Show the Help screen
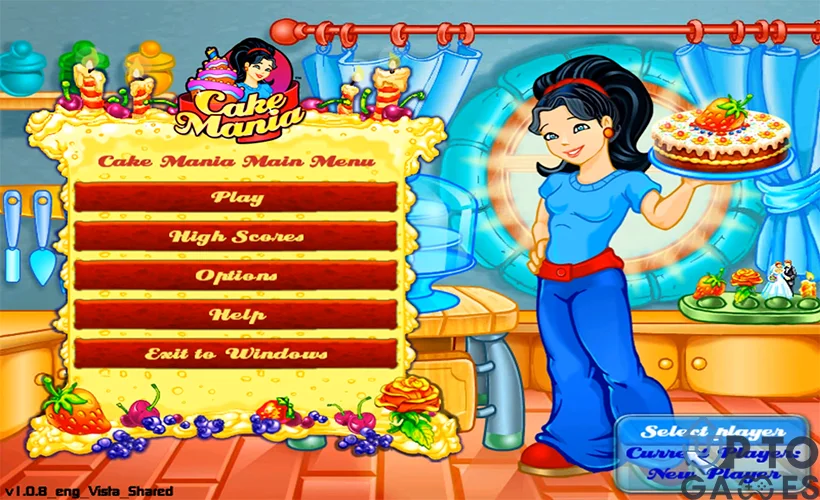This screenshot has height=500, width=820. click(x=236, y=315)
